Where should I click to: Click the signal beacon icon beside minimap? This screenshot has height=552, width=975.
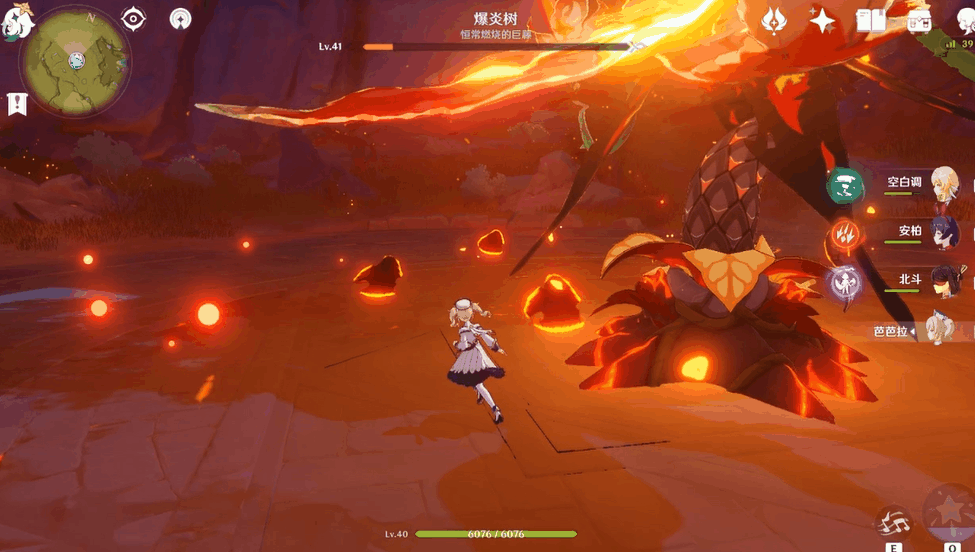click(181, 19)
